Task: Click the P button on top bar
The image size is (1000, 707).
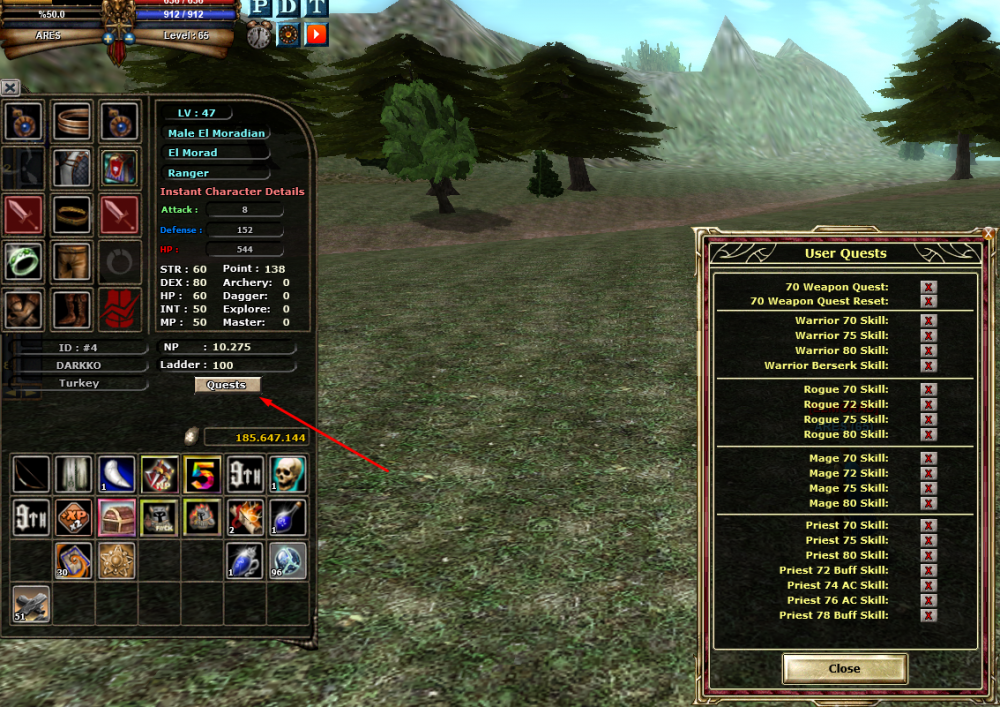Action: [260, 8]
